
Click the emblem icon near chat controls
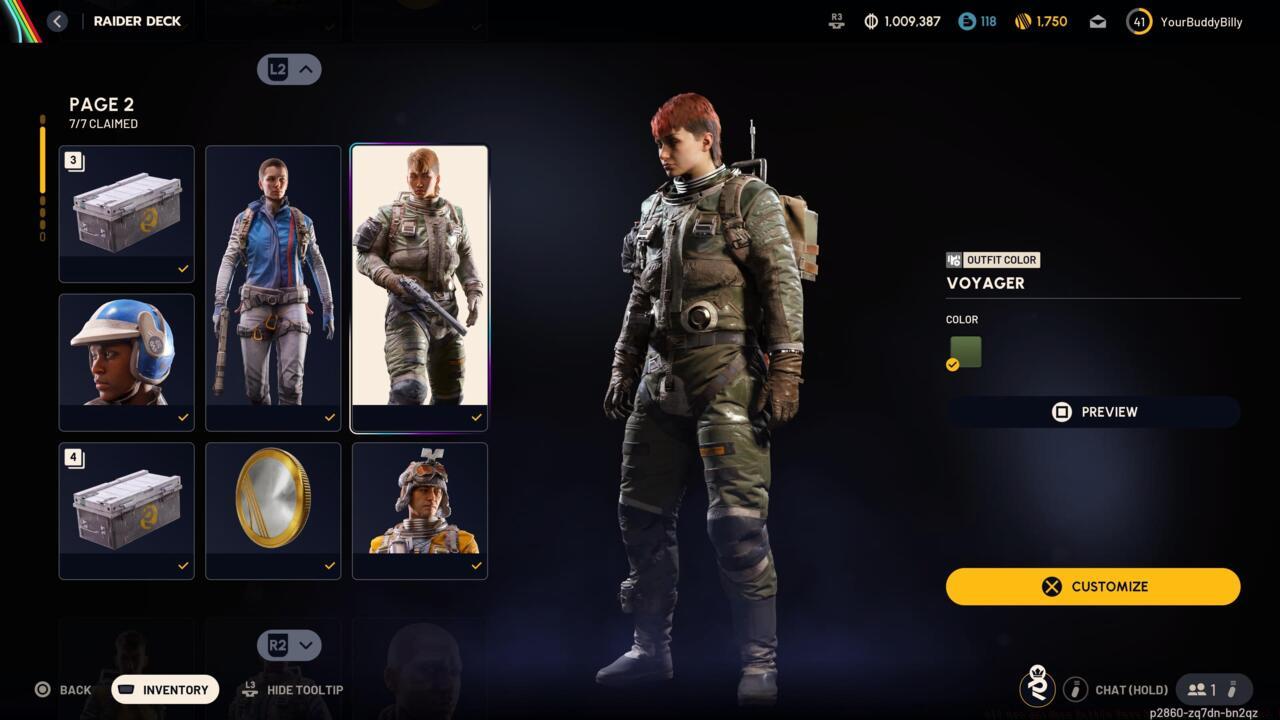click(x=1037, y=688)
